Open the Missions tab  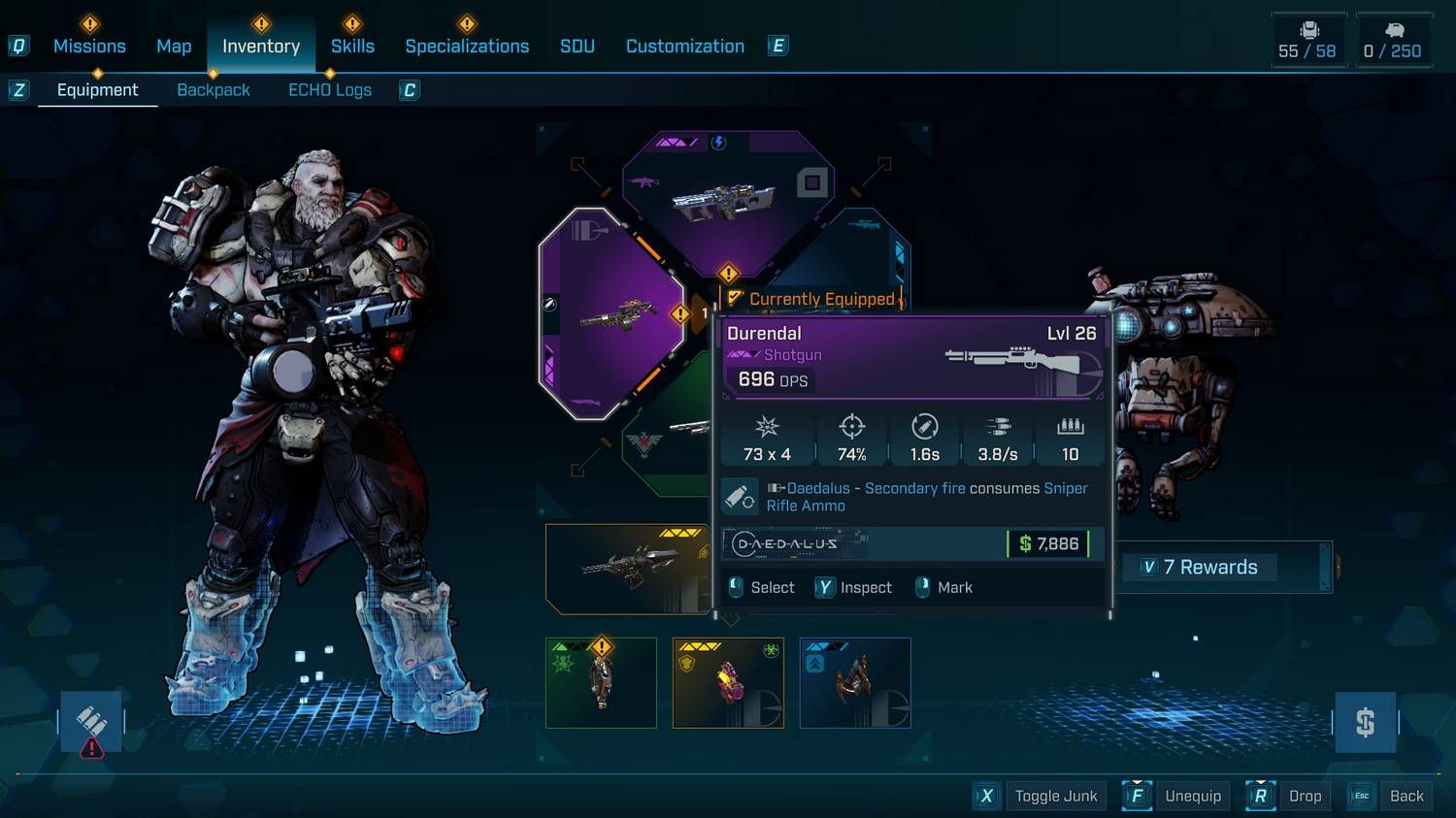click(89, 46)
